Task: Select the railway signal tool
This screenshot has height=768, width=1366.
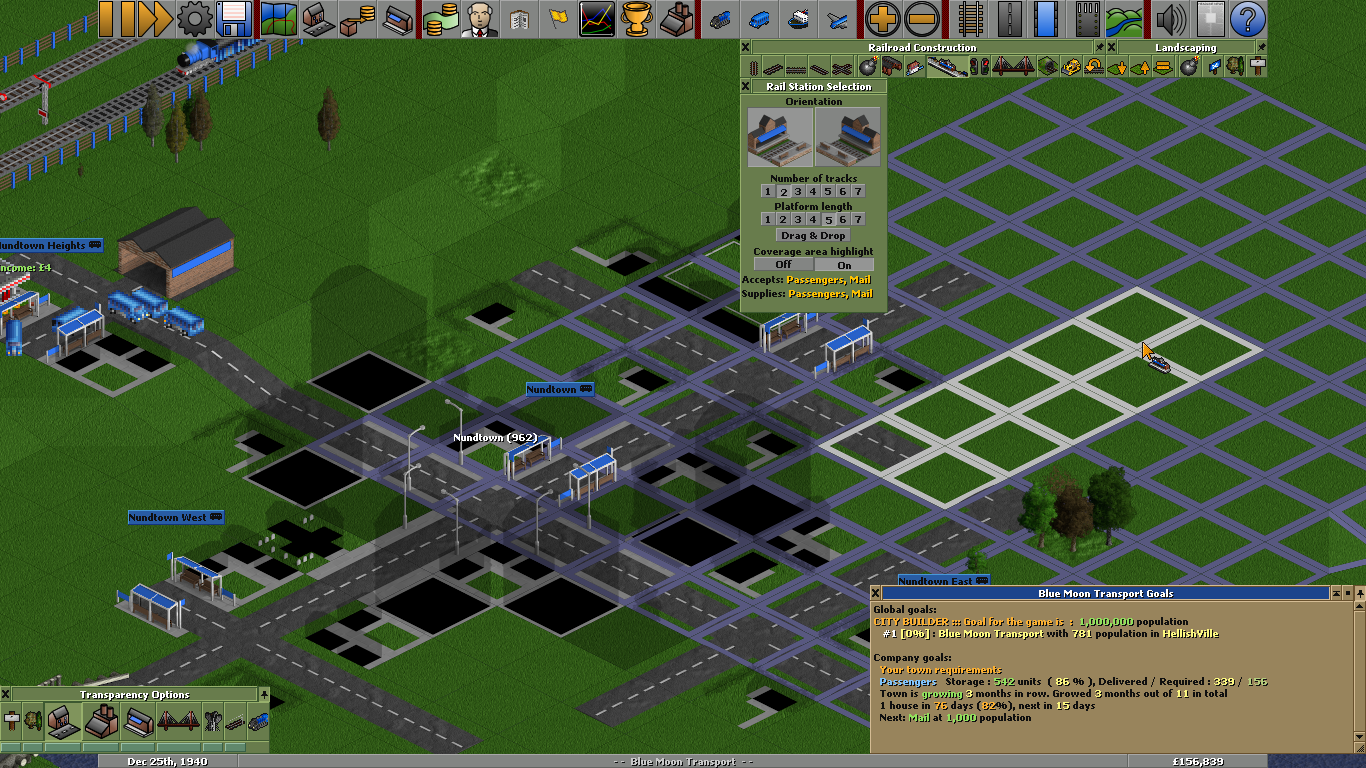Action: tap(980, 66)
